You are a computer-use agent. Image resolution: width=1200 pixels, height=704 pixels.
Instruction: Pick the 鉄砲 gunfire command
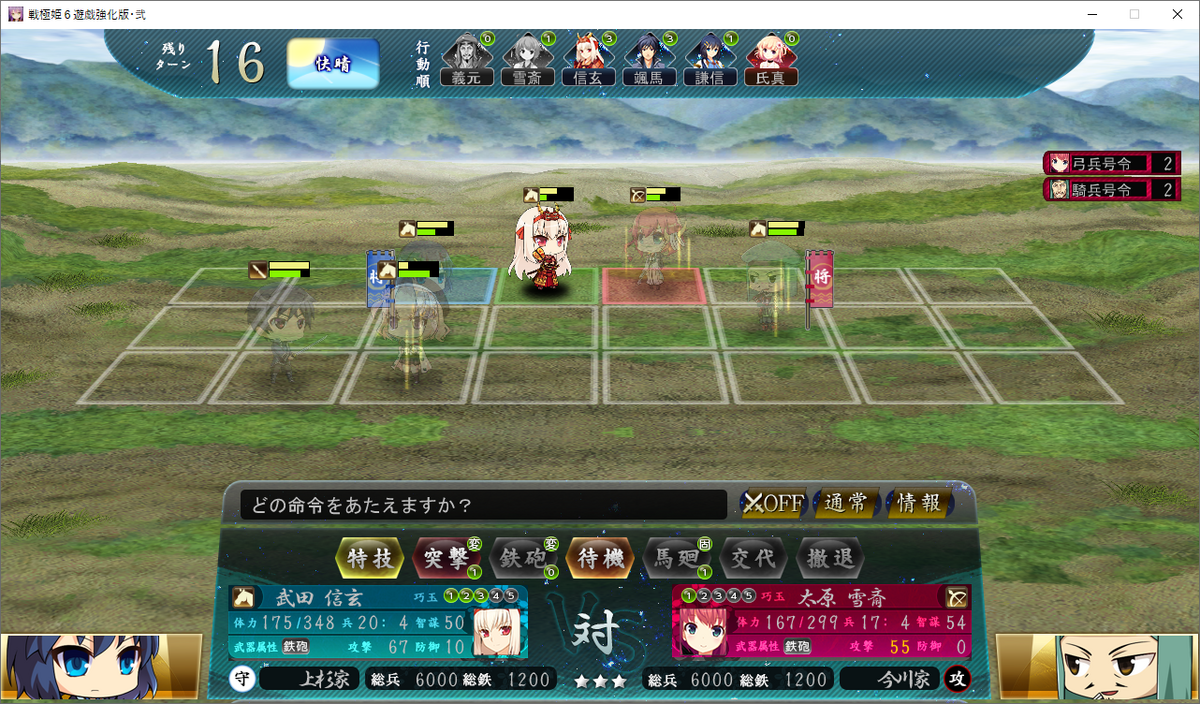(x=523, y=558)
